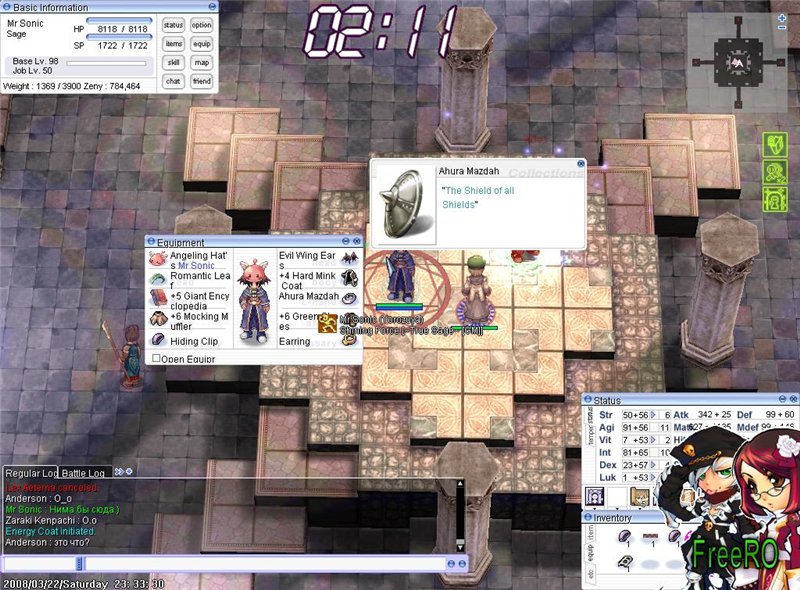Close the Equipment window
Screen dimensions: 800x590
click(358, 242)
